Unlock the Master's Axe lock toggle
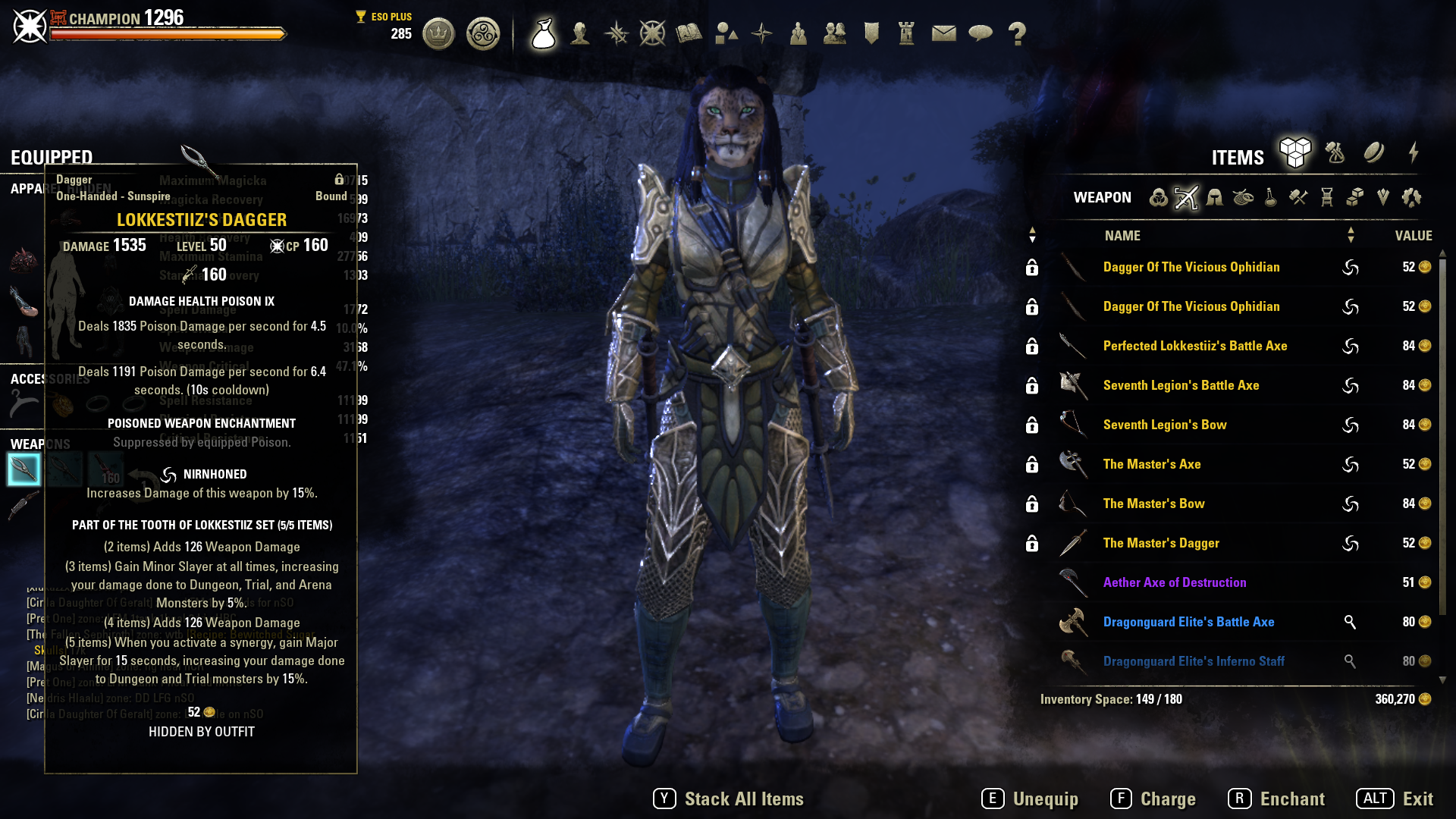Viewport: 1456px width, 819px height. (1032, 464)
